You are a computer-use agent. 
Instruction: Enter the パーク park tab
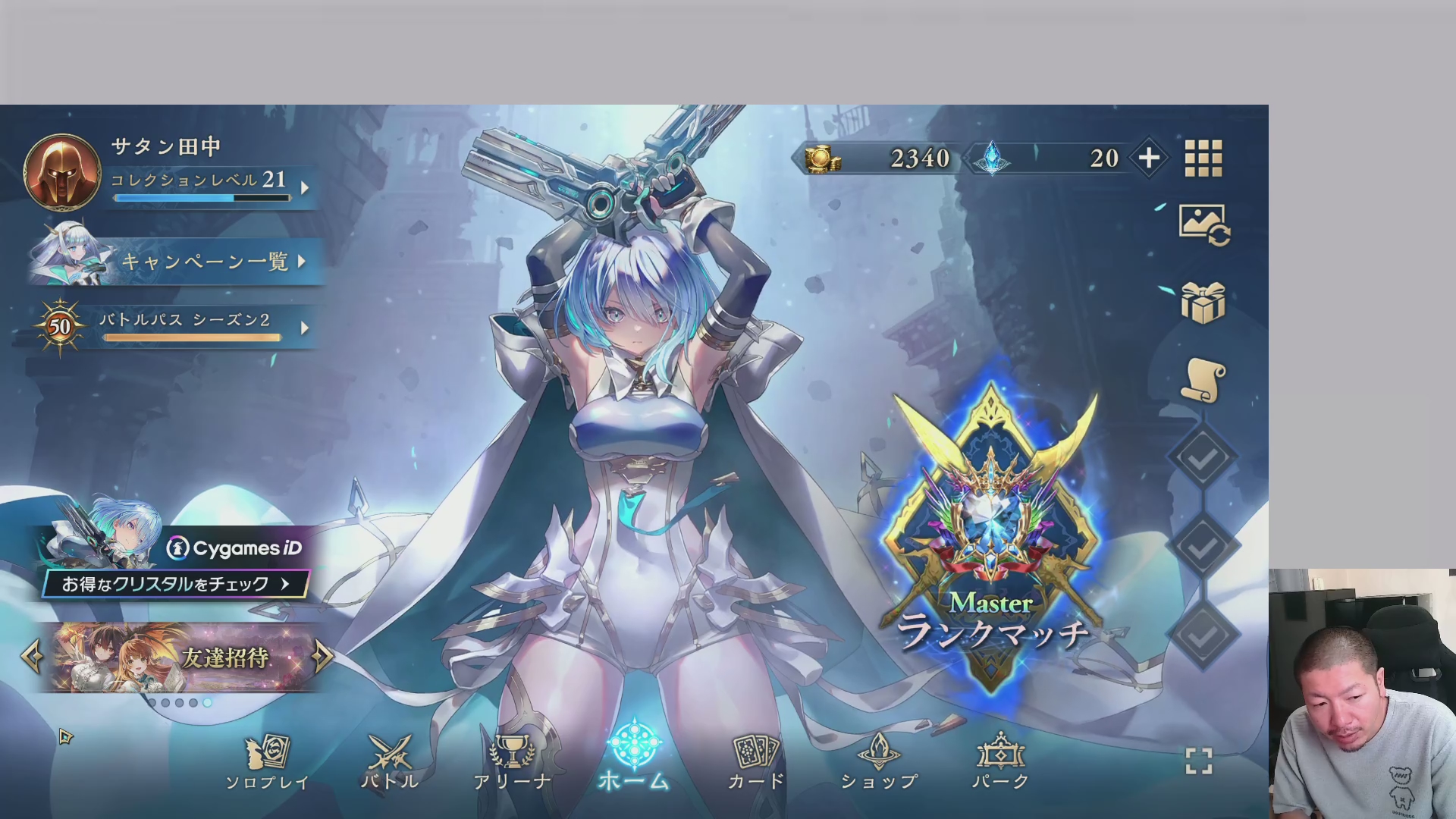[1001, 761]
